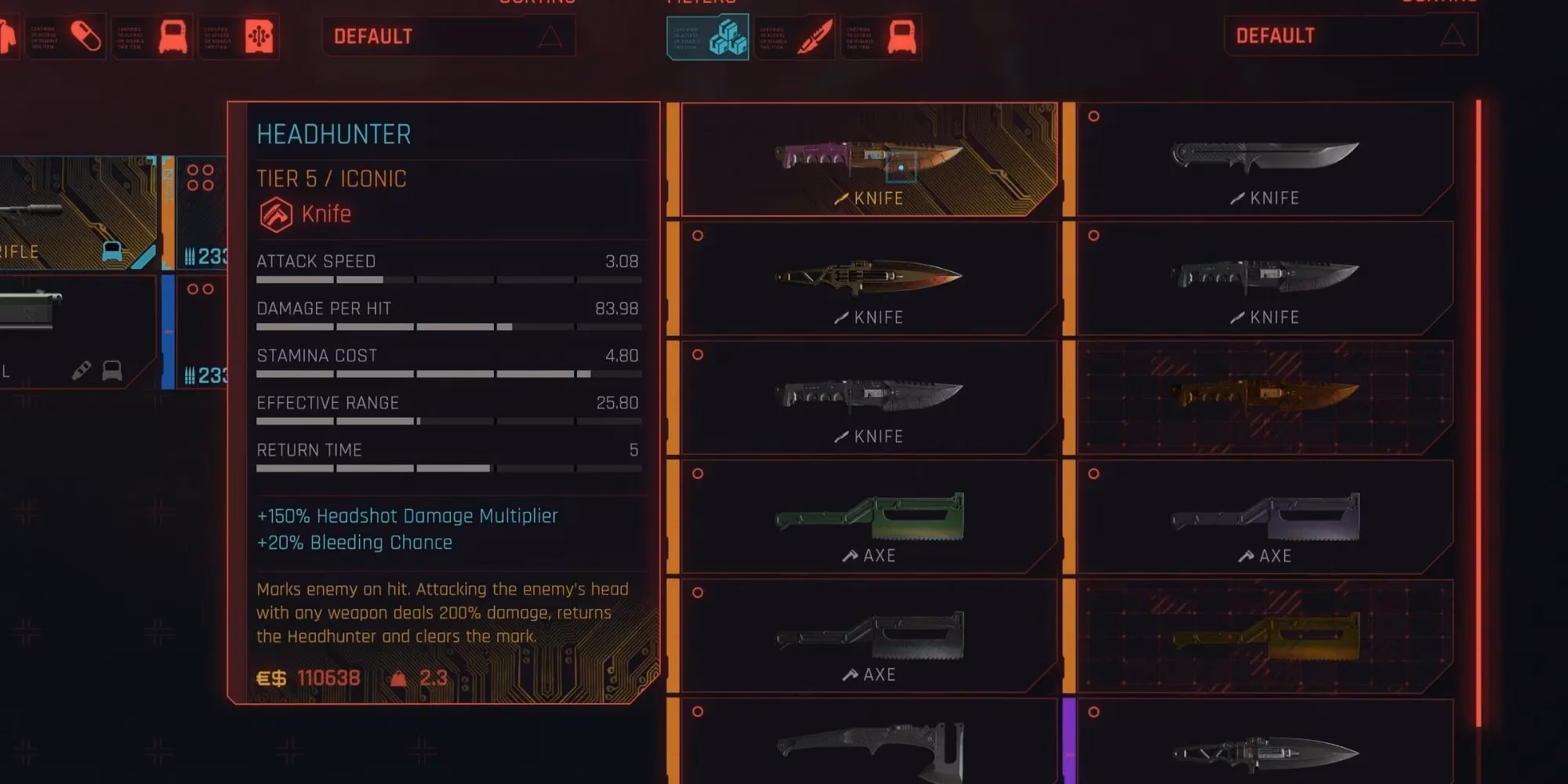Select the green Axe item thumbnail

coord(870,517)
